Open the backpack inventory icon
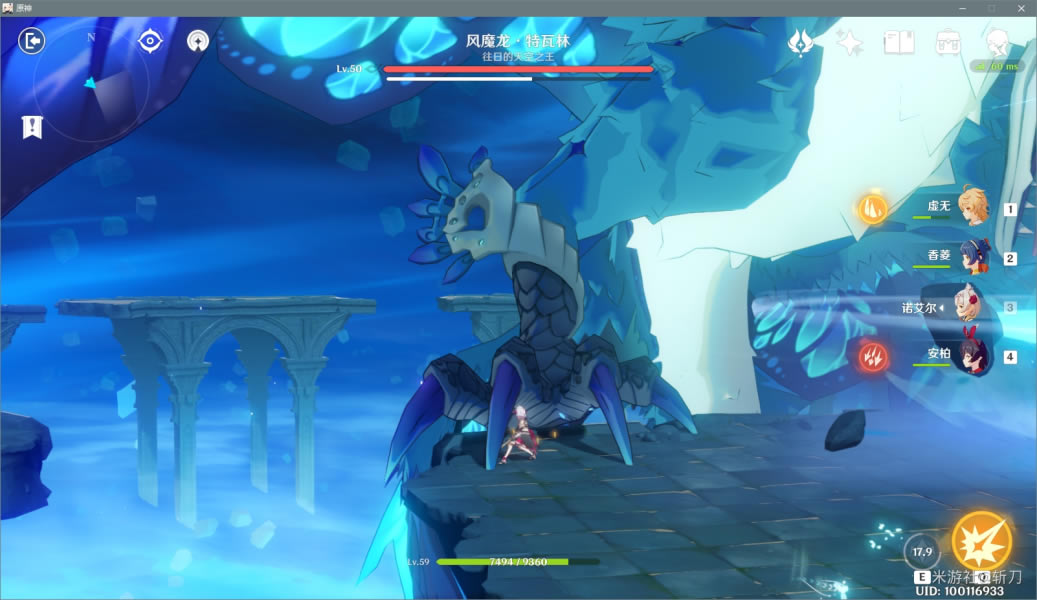This screenshot has height=600, width=1037. coord(947,41)
